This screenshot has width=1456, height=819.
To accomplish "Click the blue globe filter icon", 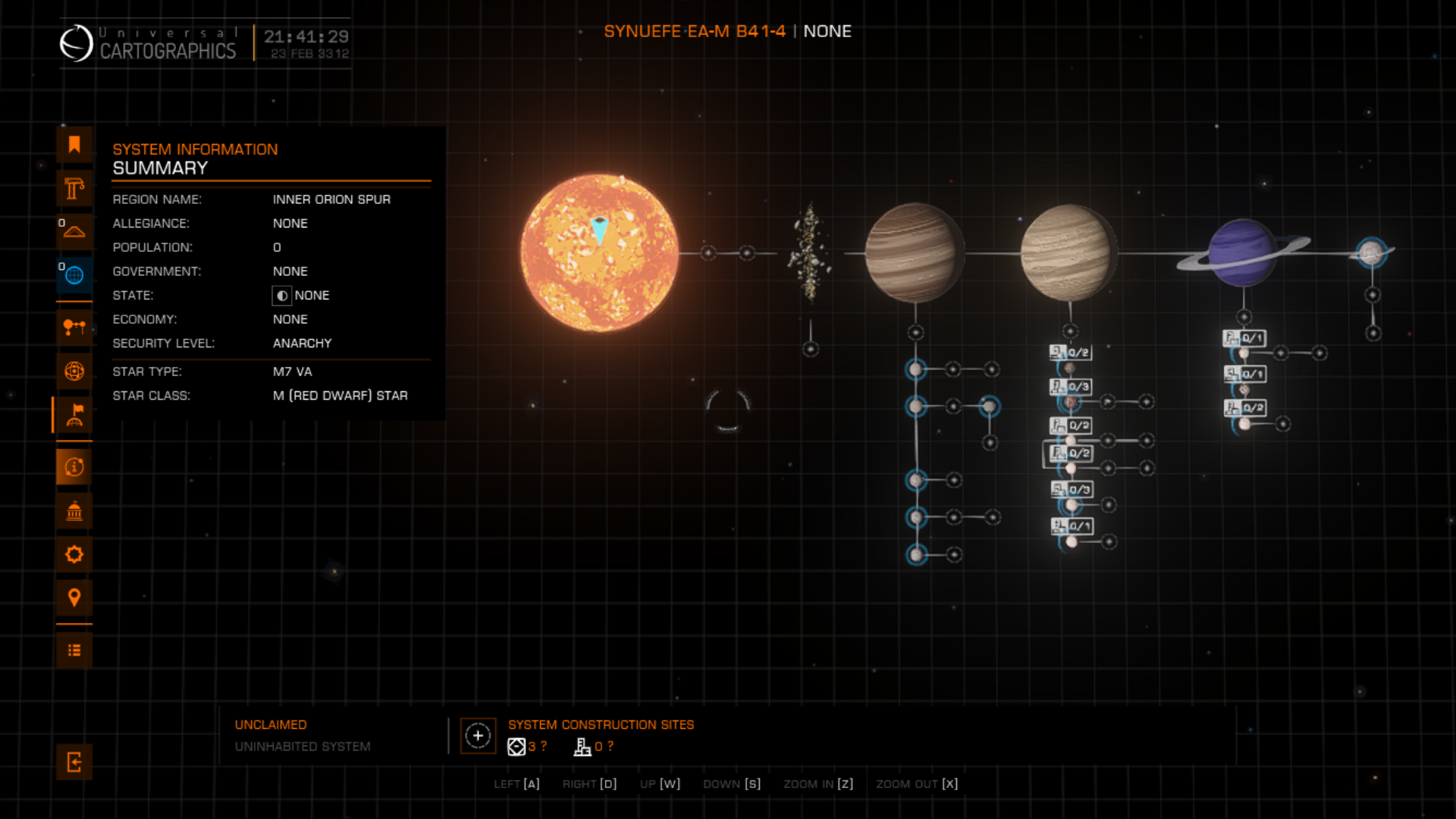I will tap(74, 275).
